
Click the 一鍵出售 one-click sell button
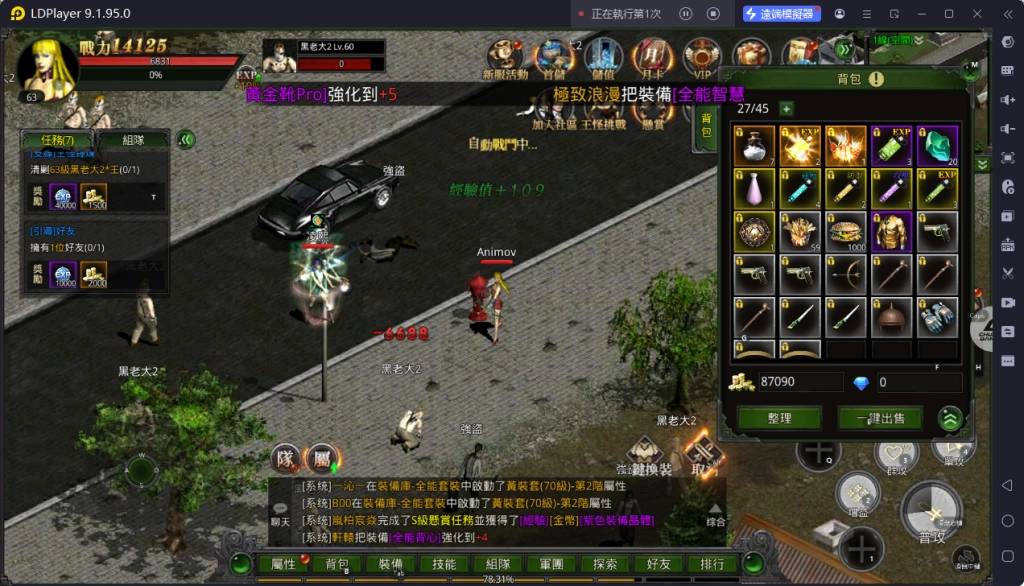880,418
